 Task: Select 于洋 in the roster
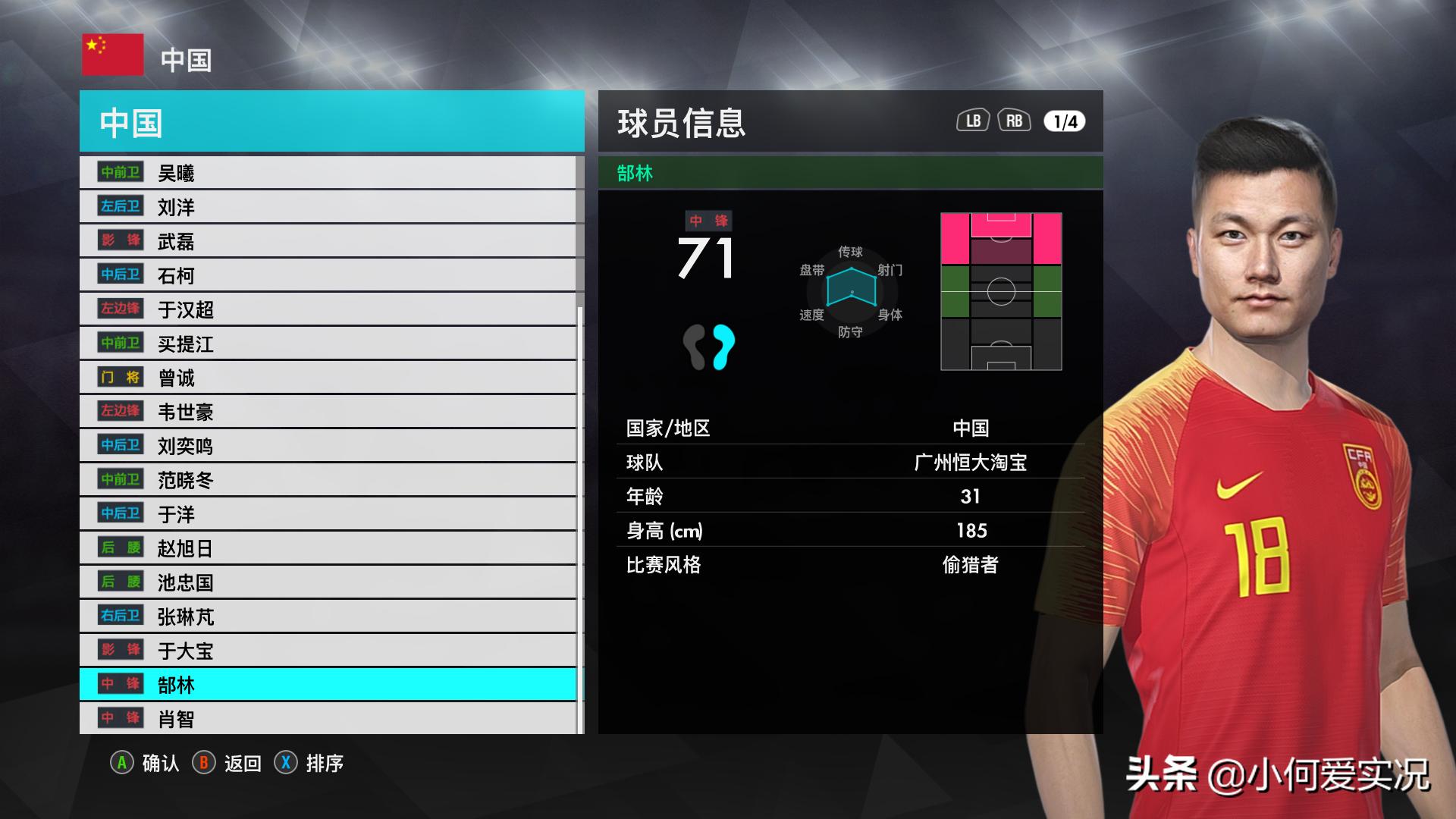tap(328, 514)
